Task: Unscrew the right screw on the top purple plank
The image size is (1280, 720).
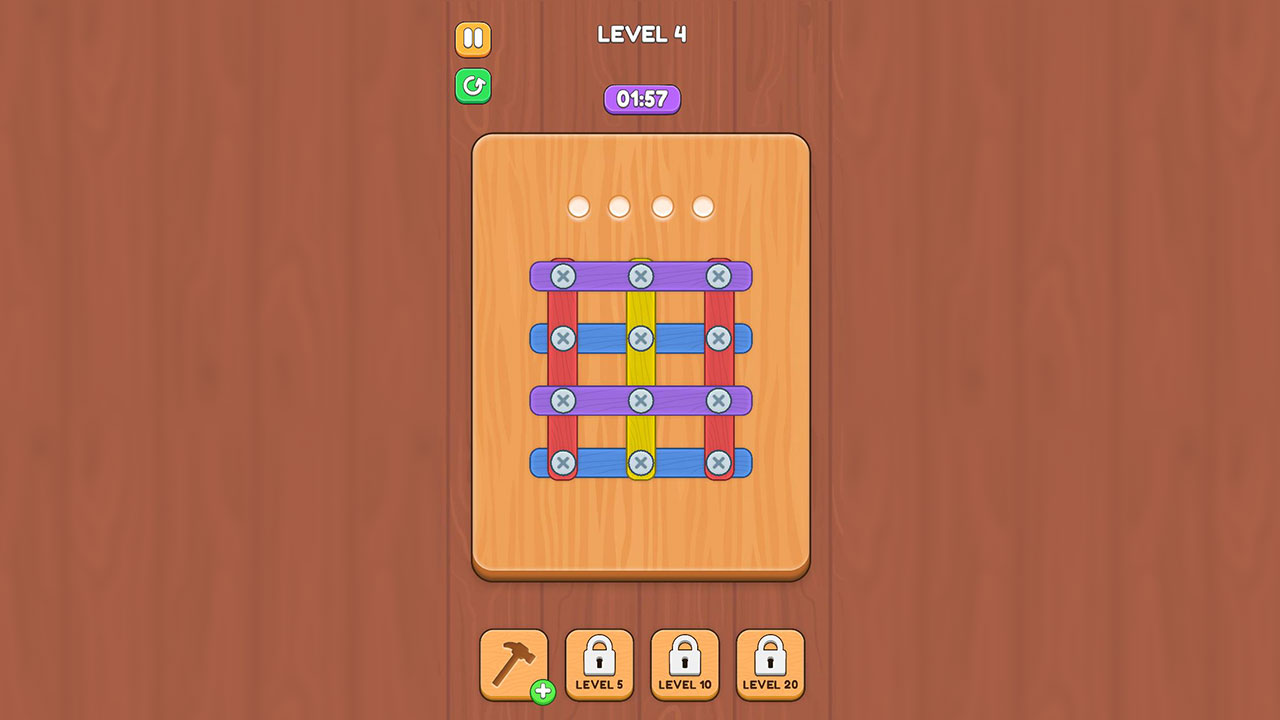Action: [x=718, y=277]
